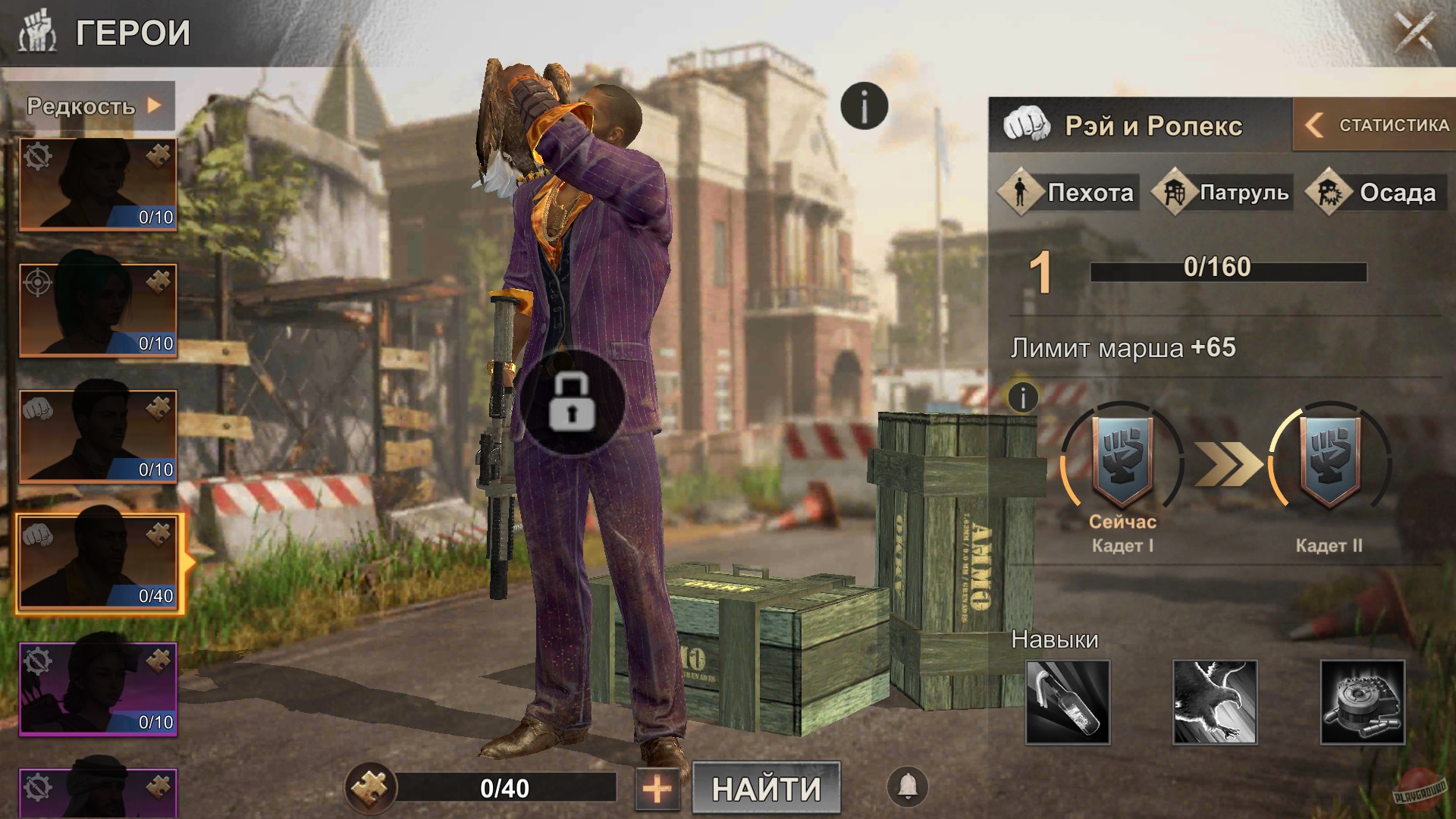1456x819 pixels.
Task: Click the puzzle piece icon in the bottom bar
Action: 371,789
